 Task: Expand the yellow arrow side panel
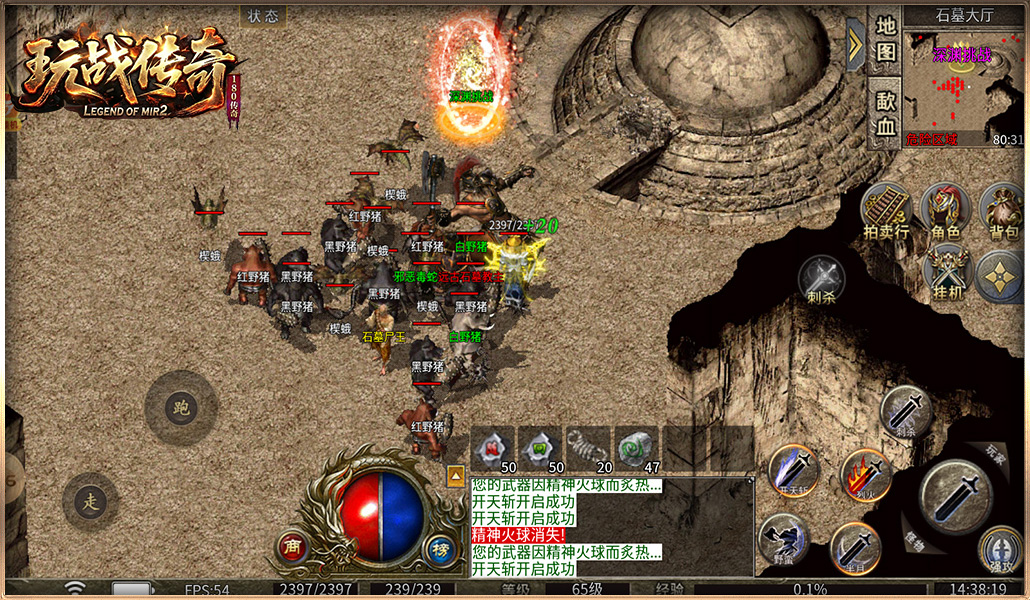[855, 45]
